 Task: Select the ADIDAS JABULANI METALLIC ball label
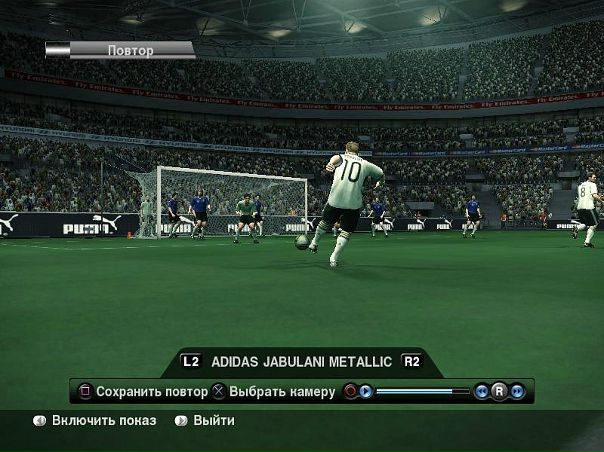300,361
